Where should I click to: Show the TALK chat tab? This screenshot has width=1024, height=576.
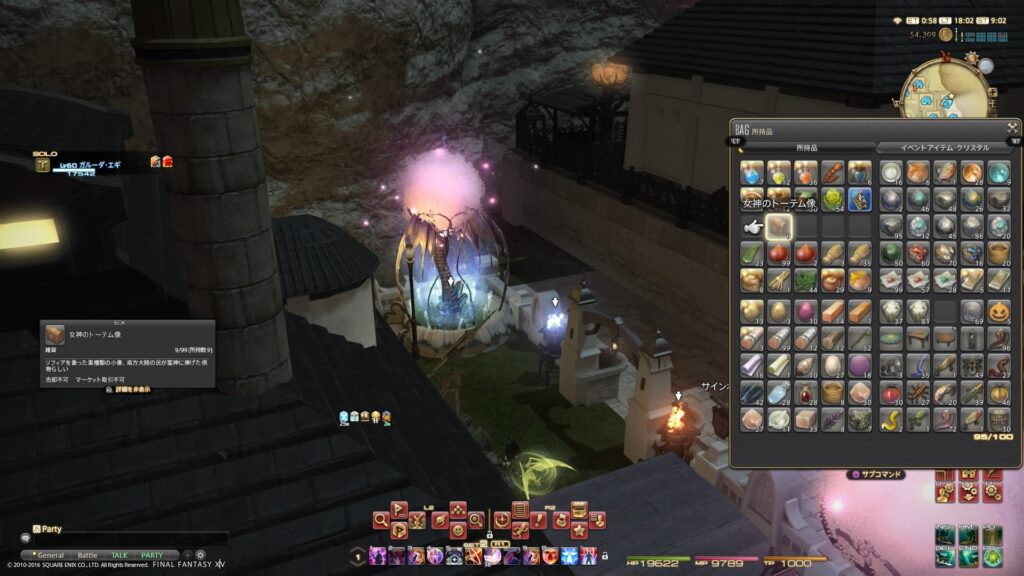click(x=119, y=554)
